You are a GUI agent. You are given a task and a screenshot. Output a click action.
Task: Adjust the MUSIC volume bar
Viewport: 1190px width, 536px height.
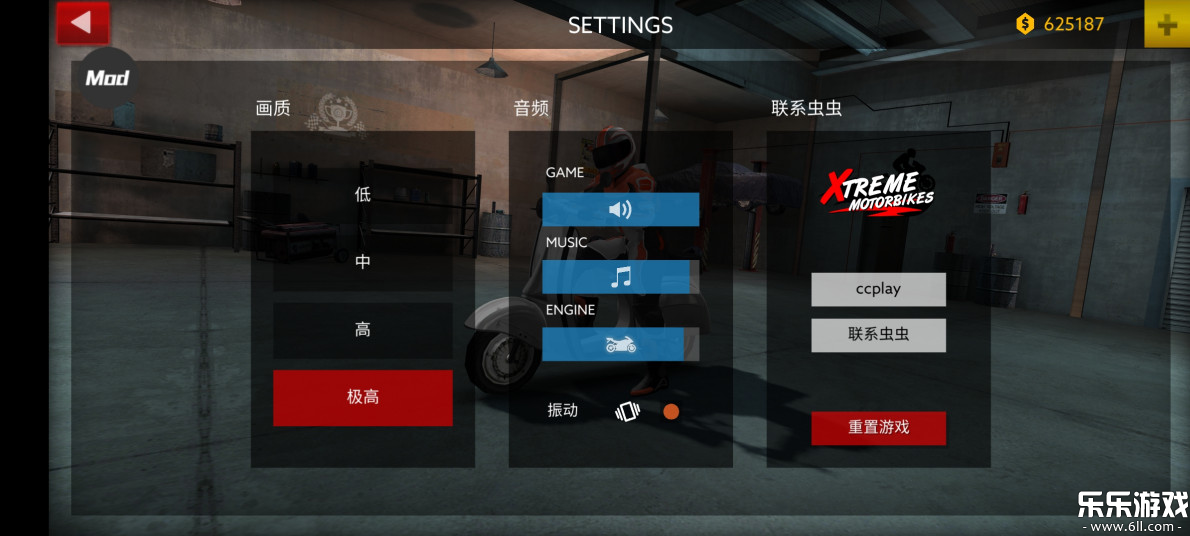620,277
